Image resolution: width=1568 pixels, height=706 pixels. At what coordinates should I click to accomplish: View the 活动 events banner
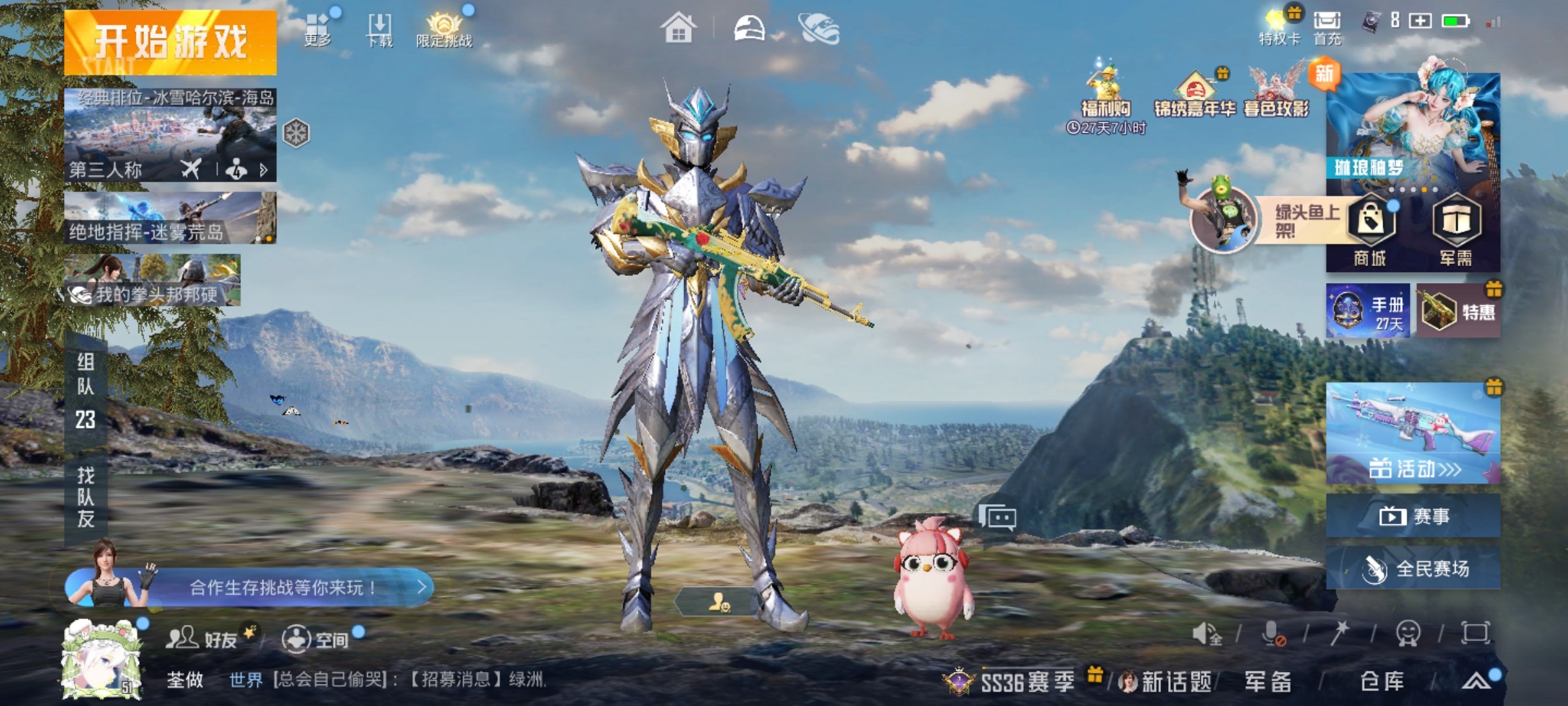(1413, 433)
